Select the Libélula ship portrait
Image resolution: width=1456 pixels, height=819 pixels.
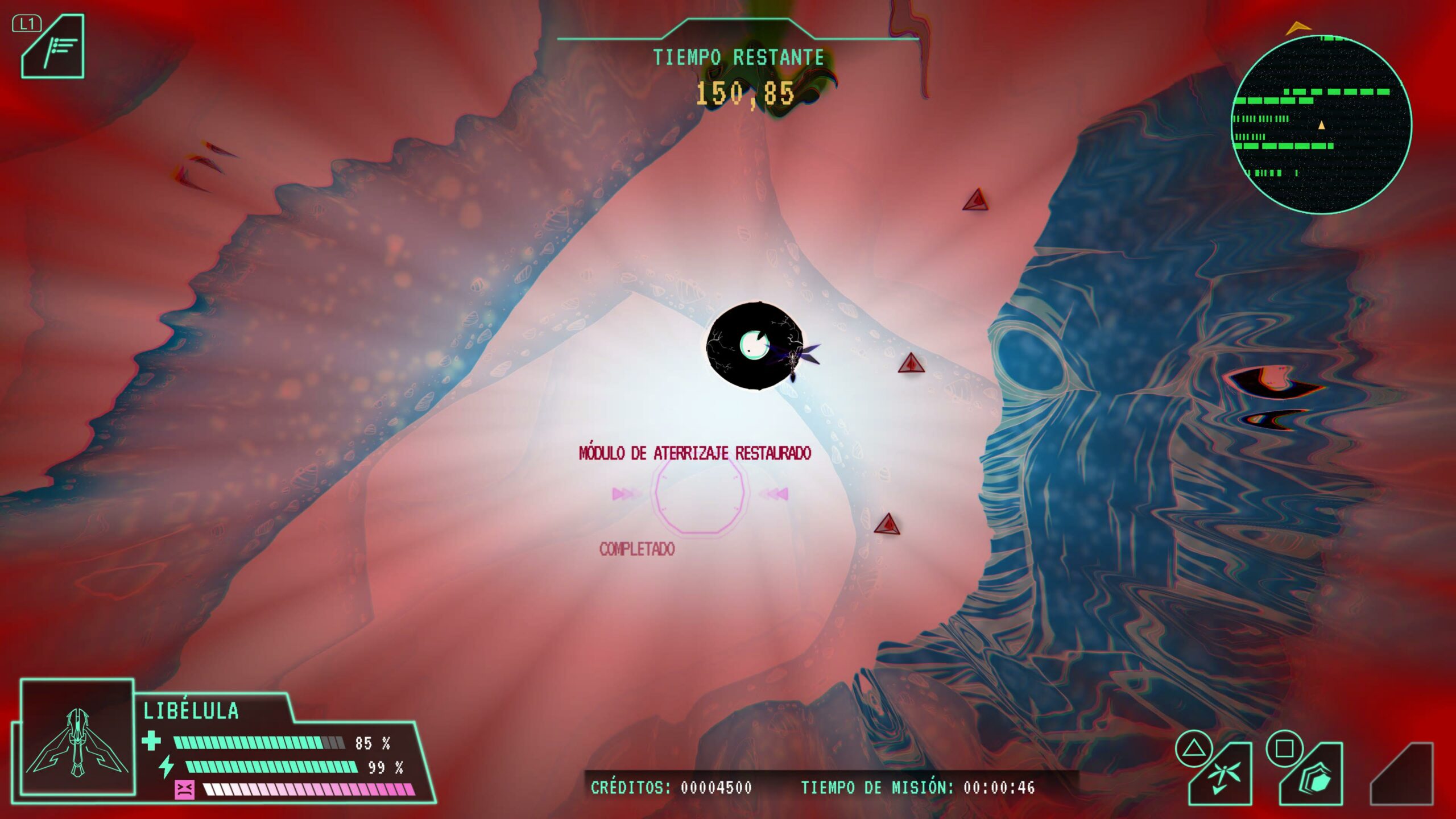77,738
